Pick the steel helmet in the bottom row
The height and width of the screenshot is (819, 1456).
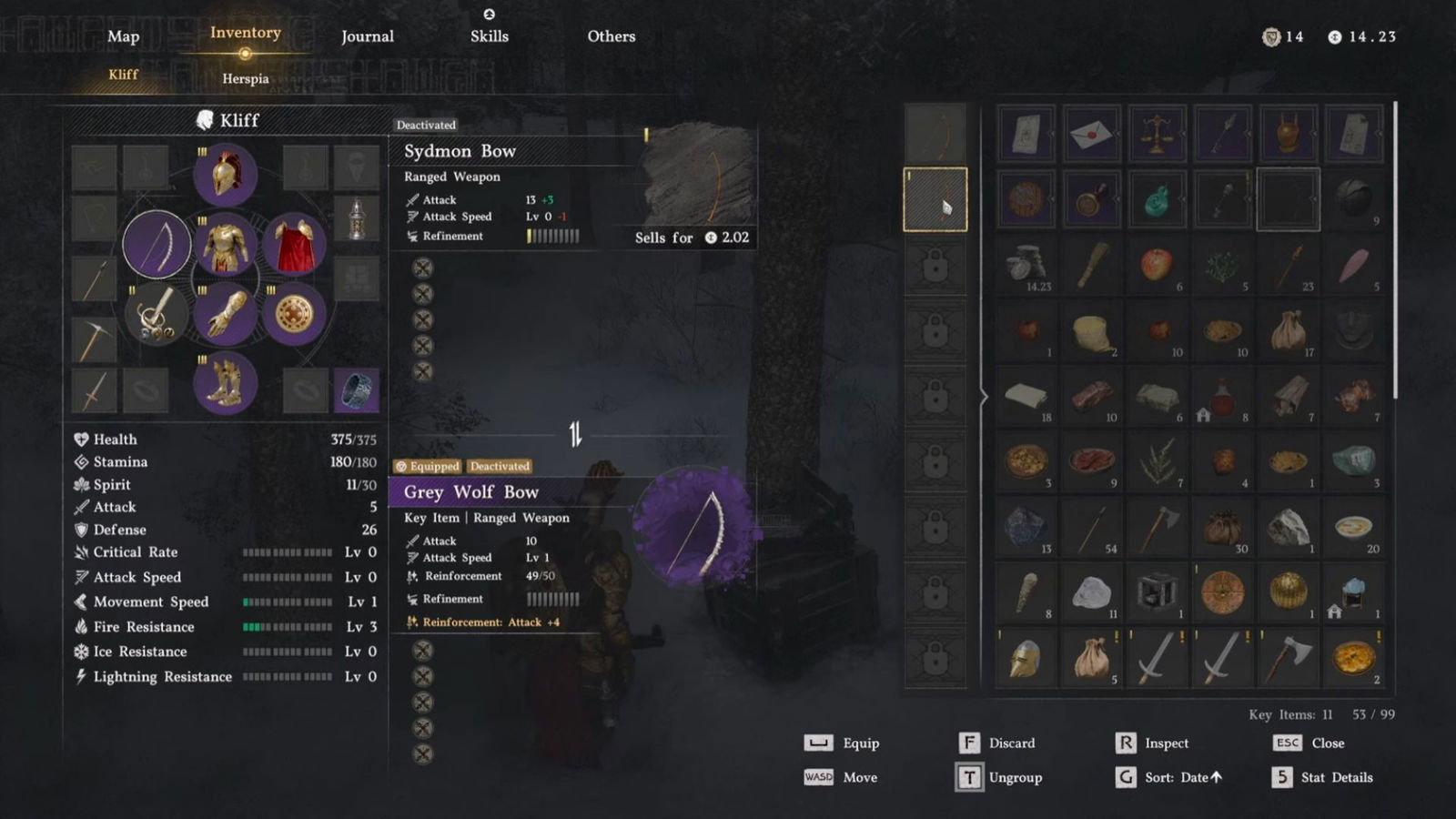(1026, 658)
